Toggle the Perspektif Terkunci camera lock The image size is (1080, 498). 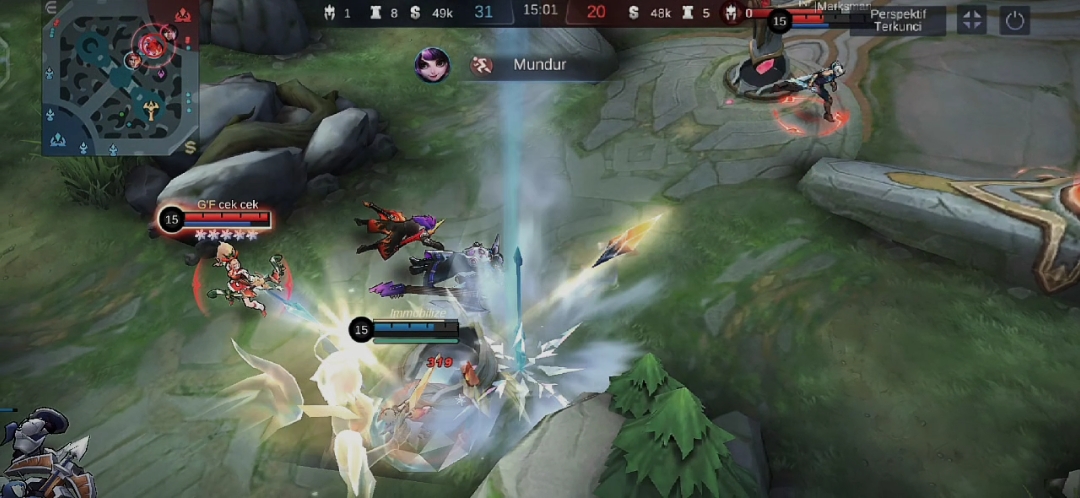point(896,20)
